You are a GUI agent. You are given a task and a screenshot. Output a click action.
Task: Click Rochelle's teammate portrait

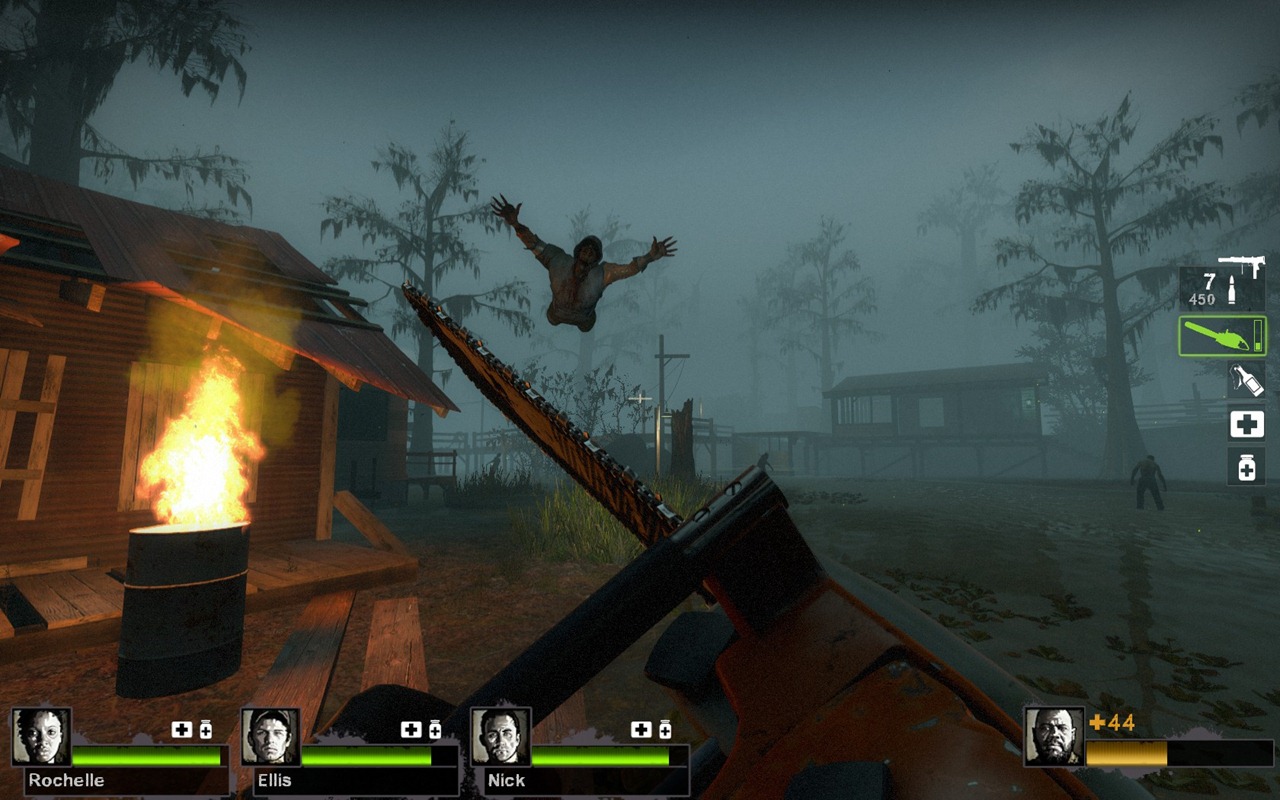click(41, 737)
